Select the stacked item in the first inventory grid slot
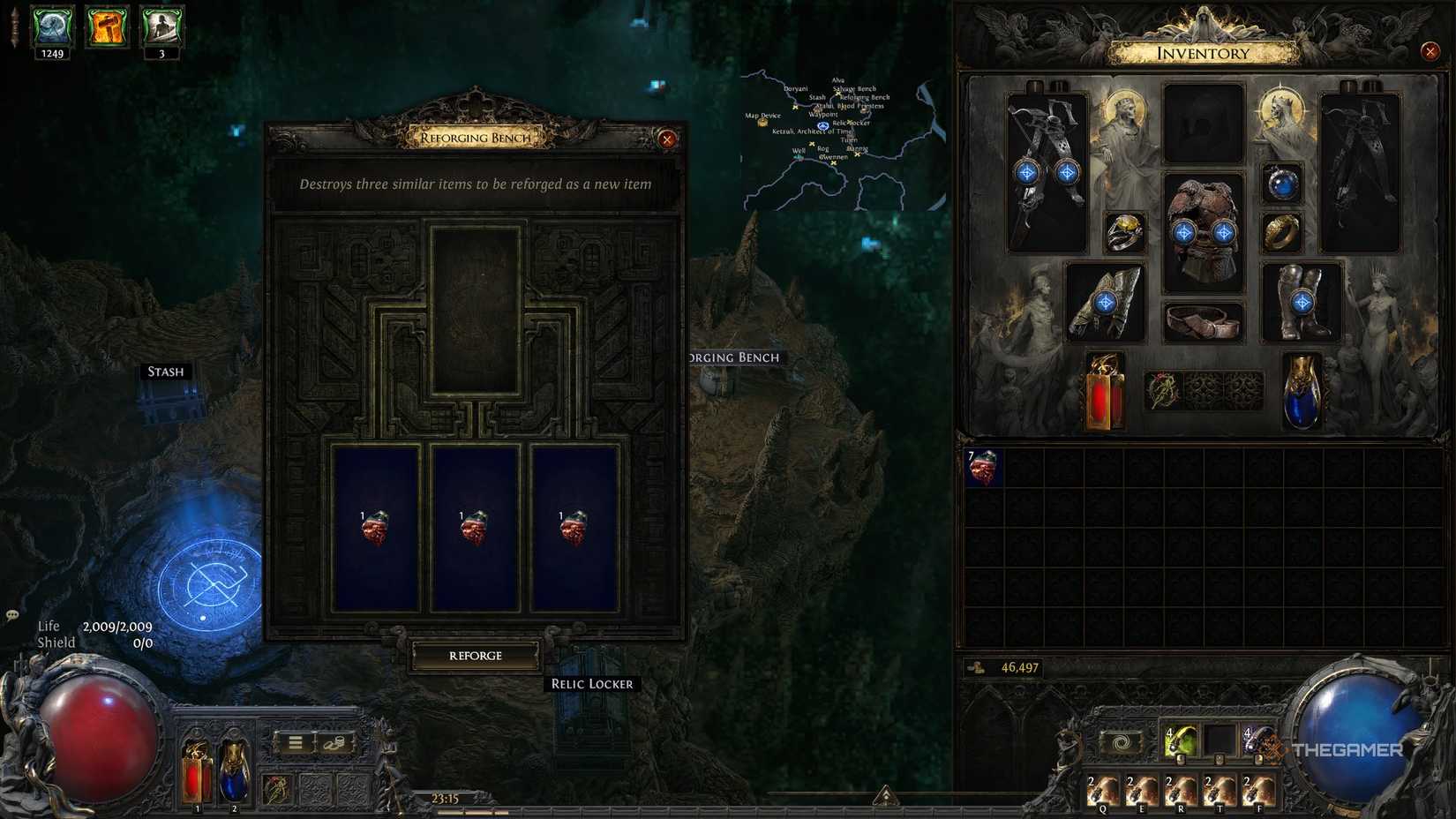 (x=982, y=469)
